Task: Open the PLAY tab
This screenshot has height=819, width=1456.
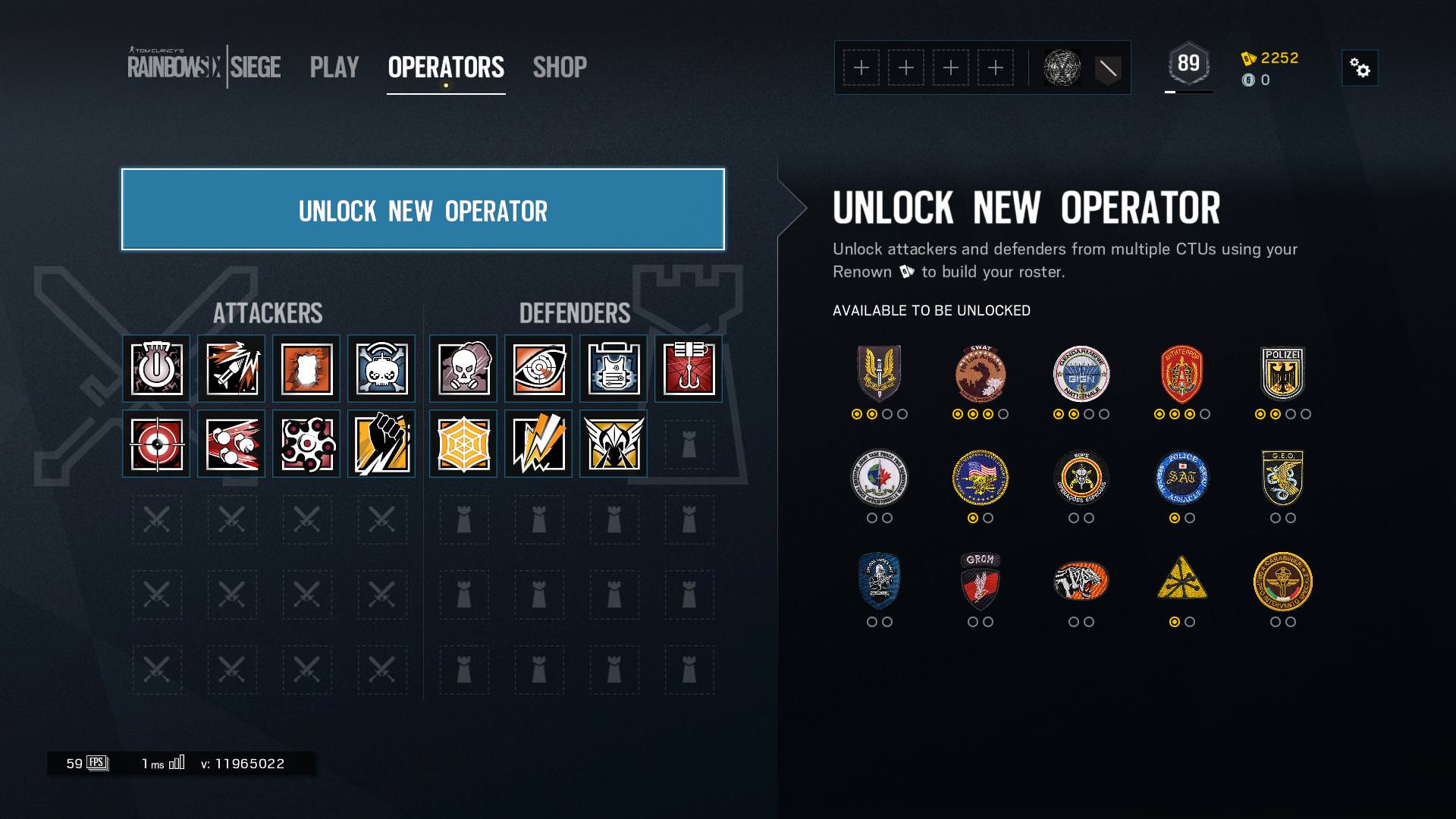Action: click(334, 67)
